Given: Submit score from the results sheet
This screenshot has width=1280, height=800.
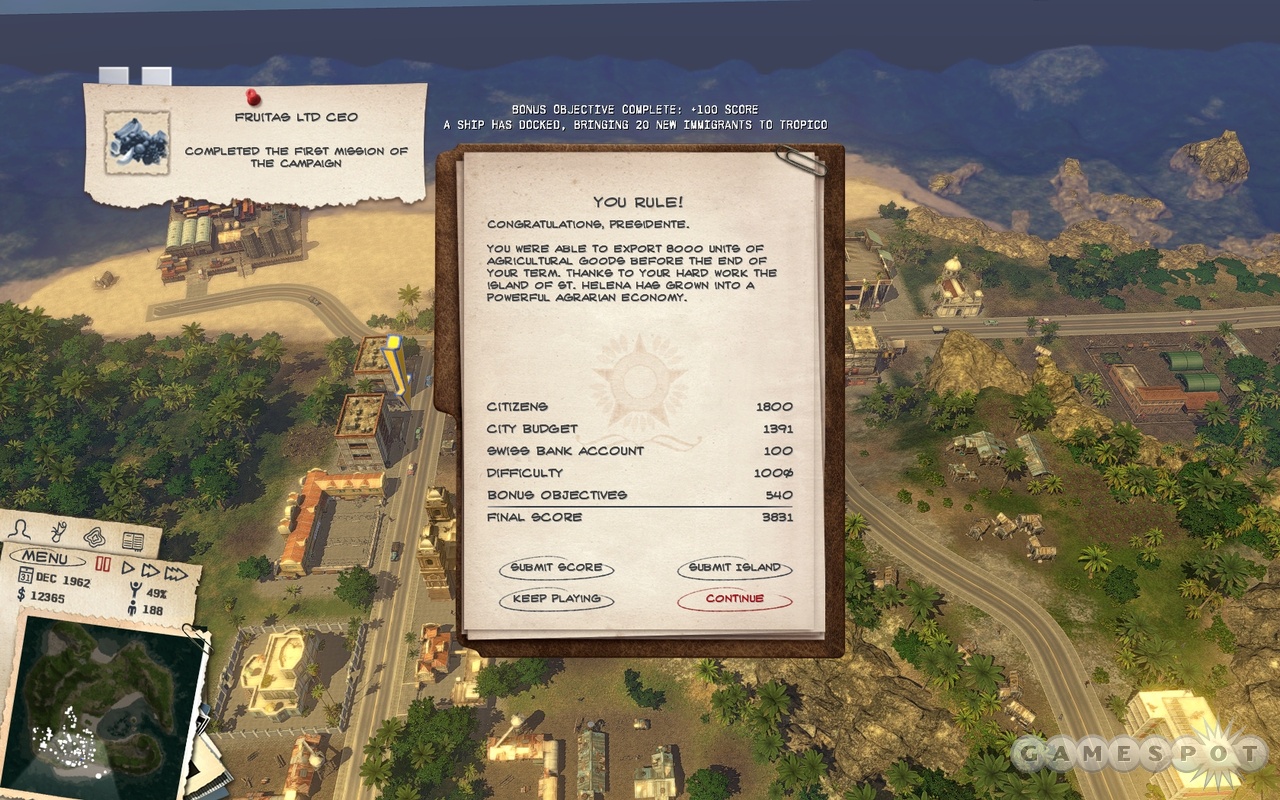Looking at the screenshot, I should (556, 568).
